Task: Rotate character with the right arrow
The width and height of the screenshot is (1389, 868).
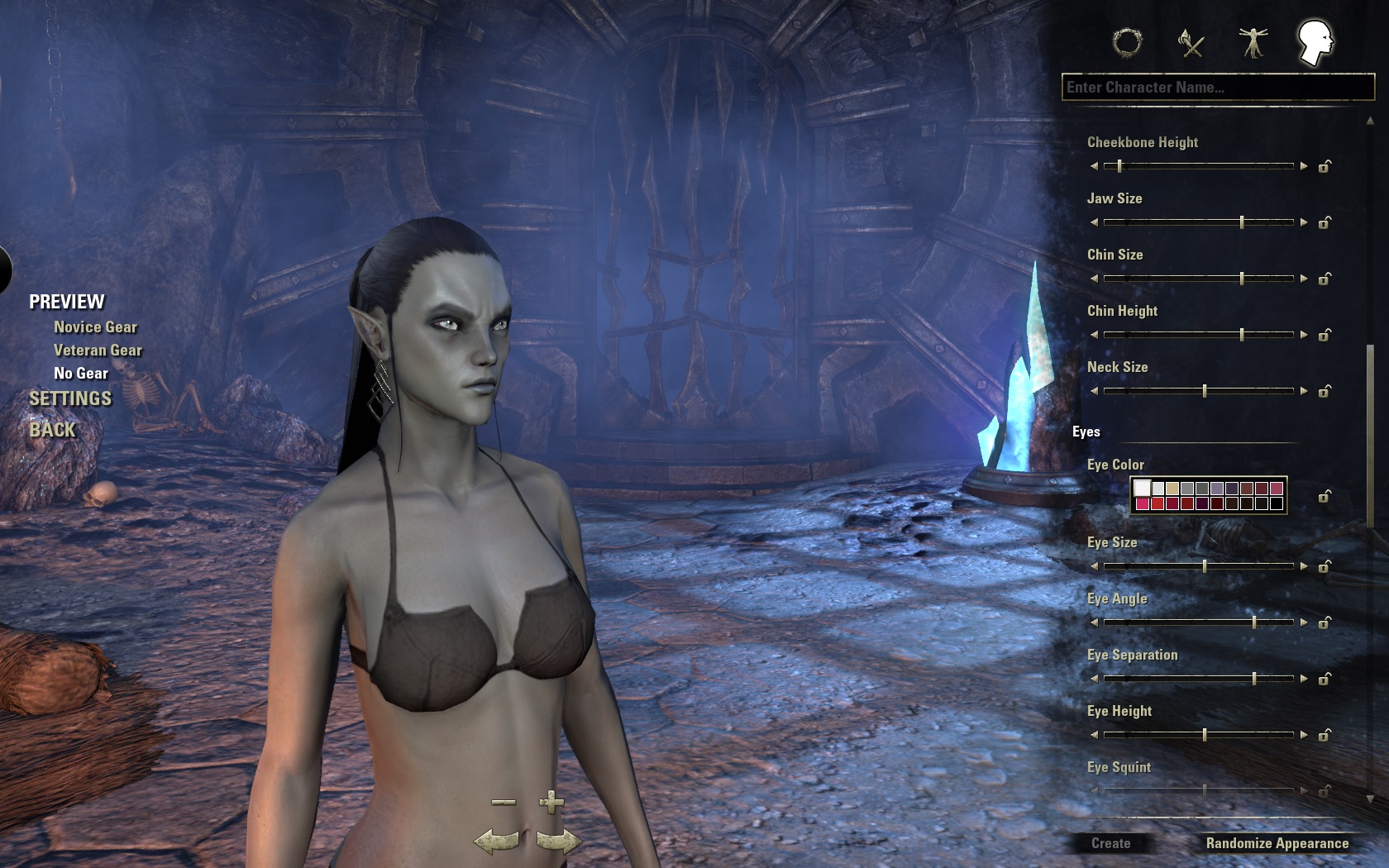Action: pyautogui.click(x=559, y=842)
